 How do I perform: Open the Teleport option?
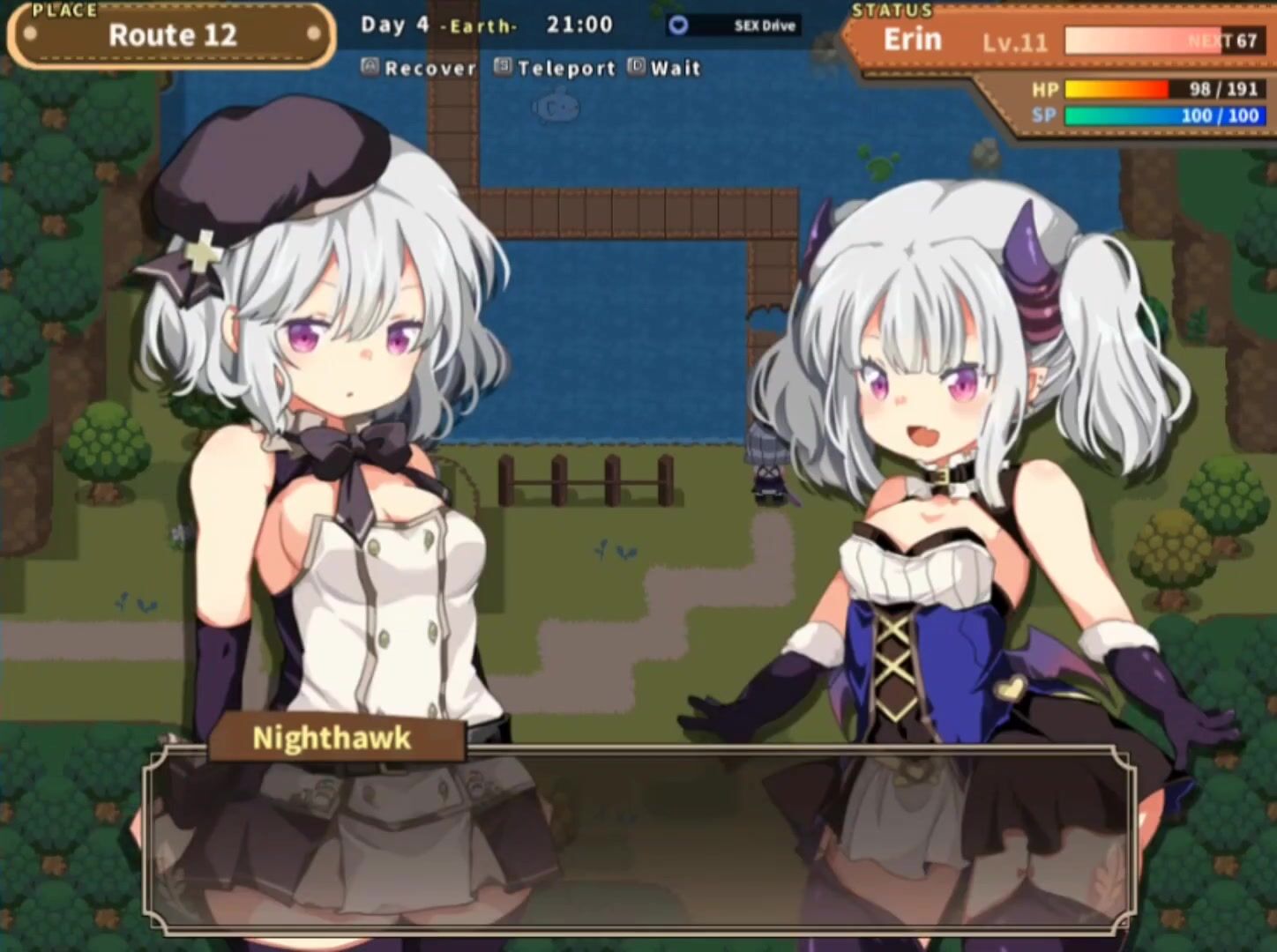click(556, 68)
